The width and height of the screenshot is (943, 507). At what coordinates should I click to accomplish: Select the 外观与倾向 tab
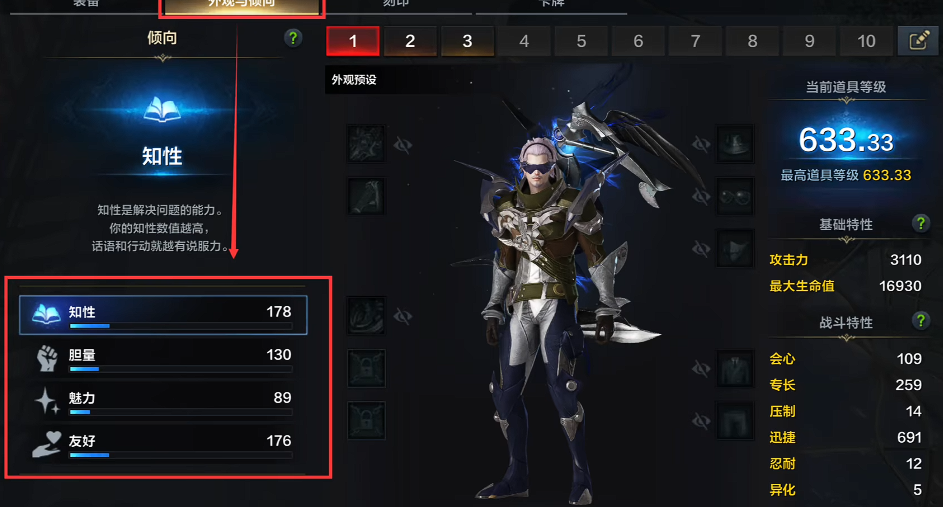click(x=241, y=6)
